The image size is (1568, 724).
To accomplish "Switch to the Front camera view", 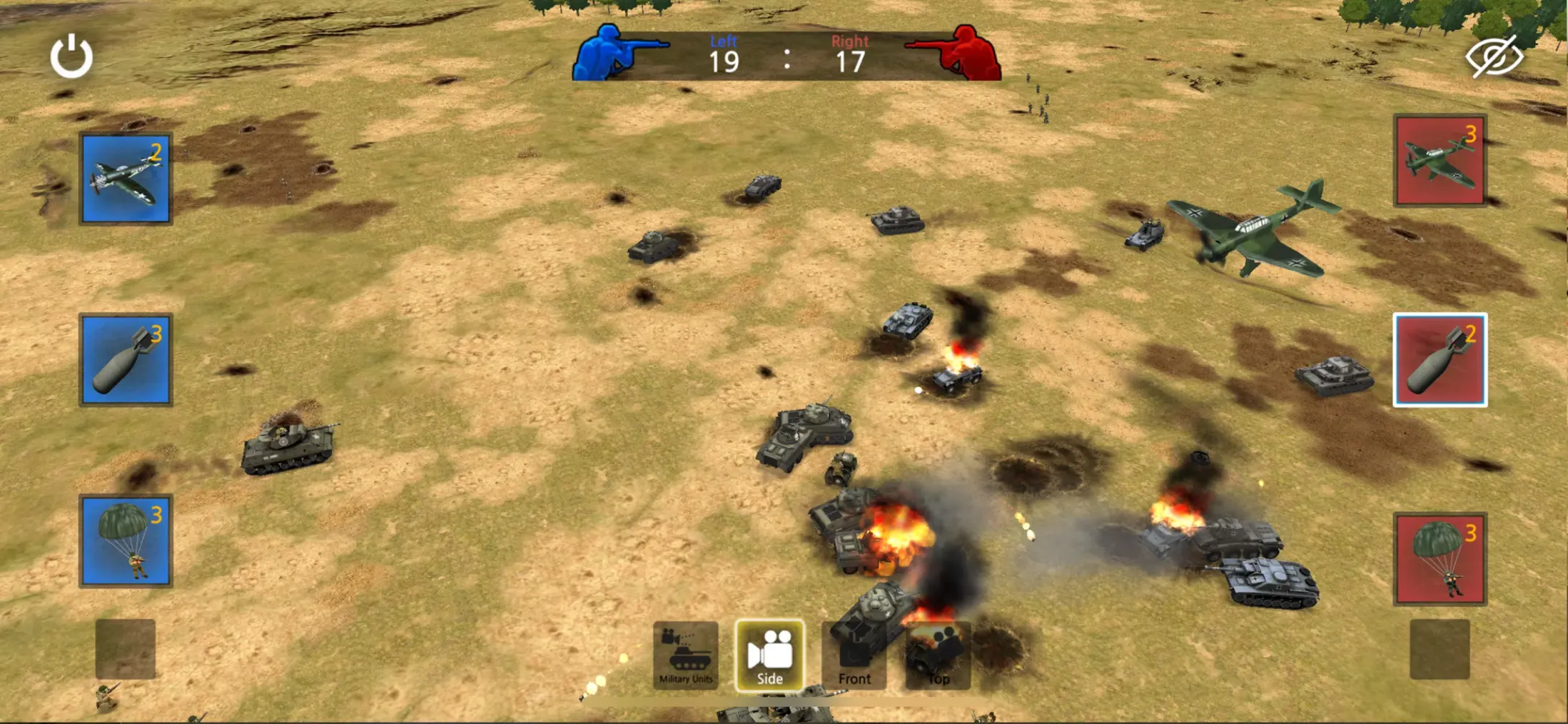I will tap(854, 656).
